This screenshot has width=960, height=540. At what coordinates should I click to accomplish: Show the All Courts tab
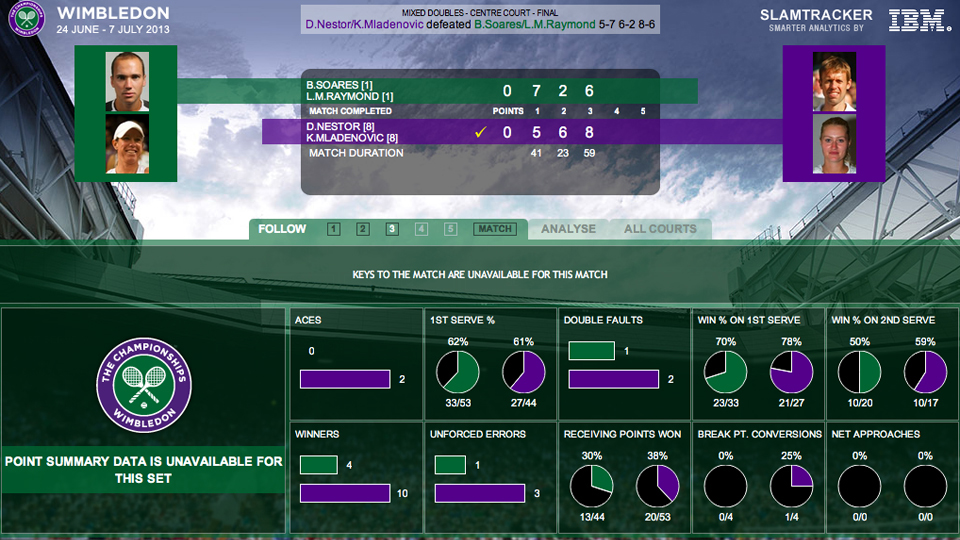point(660,229)
